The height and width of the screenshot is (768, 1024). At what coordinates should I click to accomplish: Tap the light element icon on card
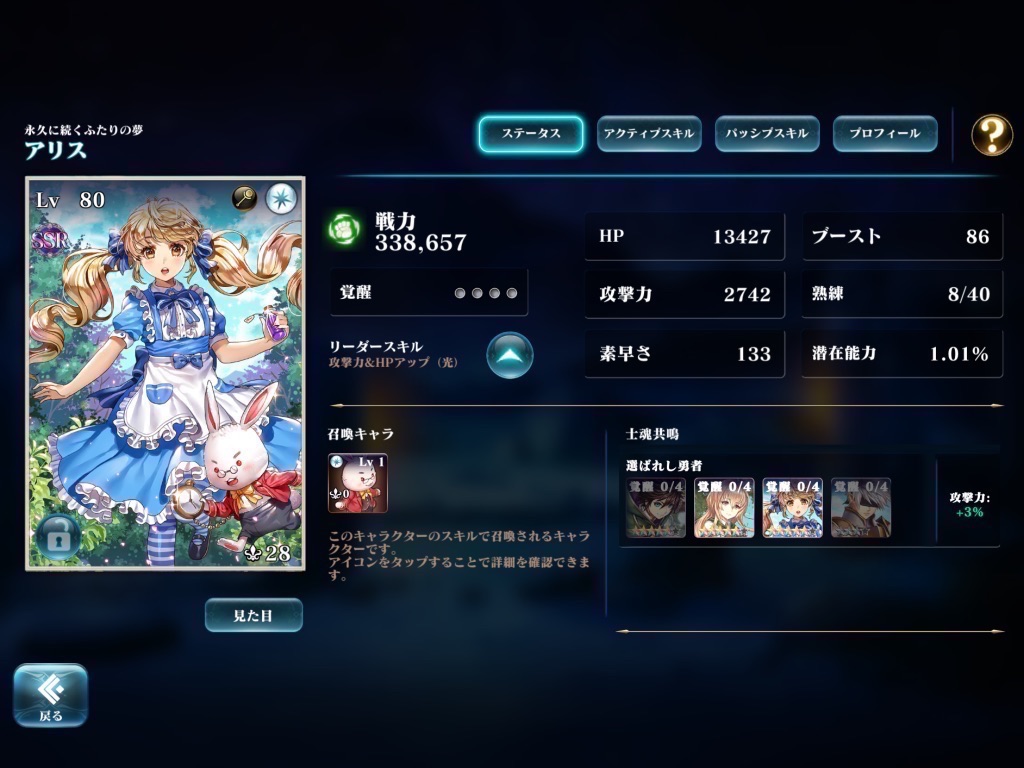282,198
